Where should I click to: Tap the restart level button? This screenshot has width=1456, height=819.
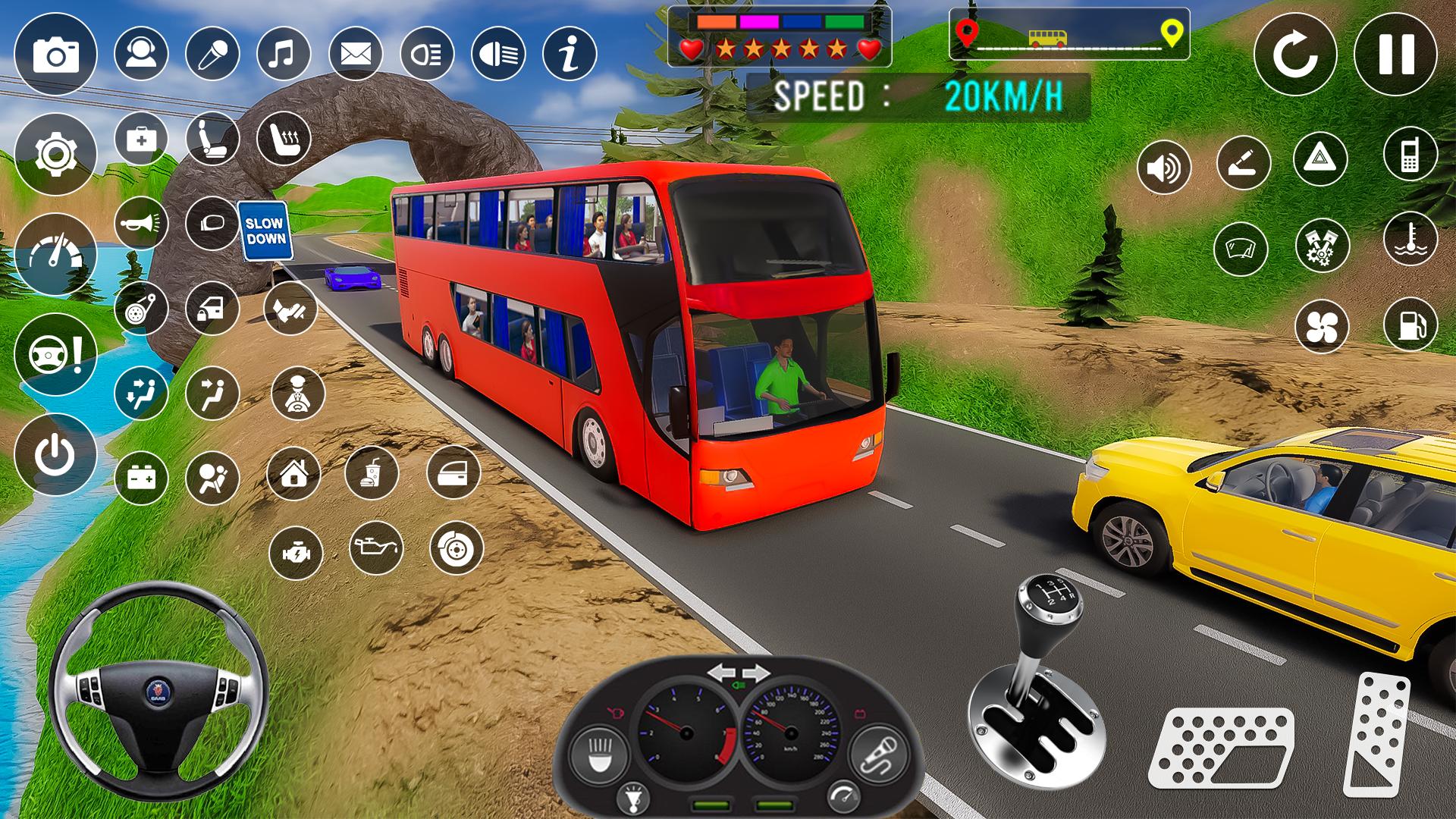[x=1299, y=52]
